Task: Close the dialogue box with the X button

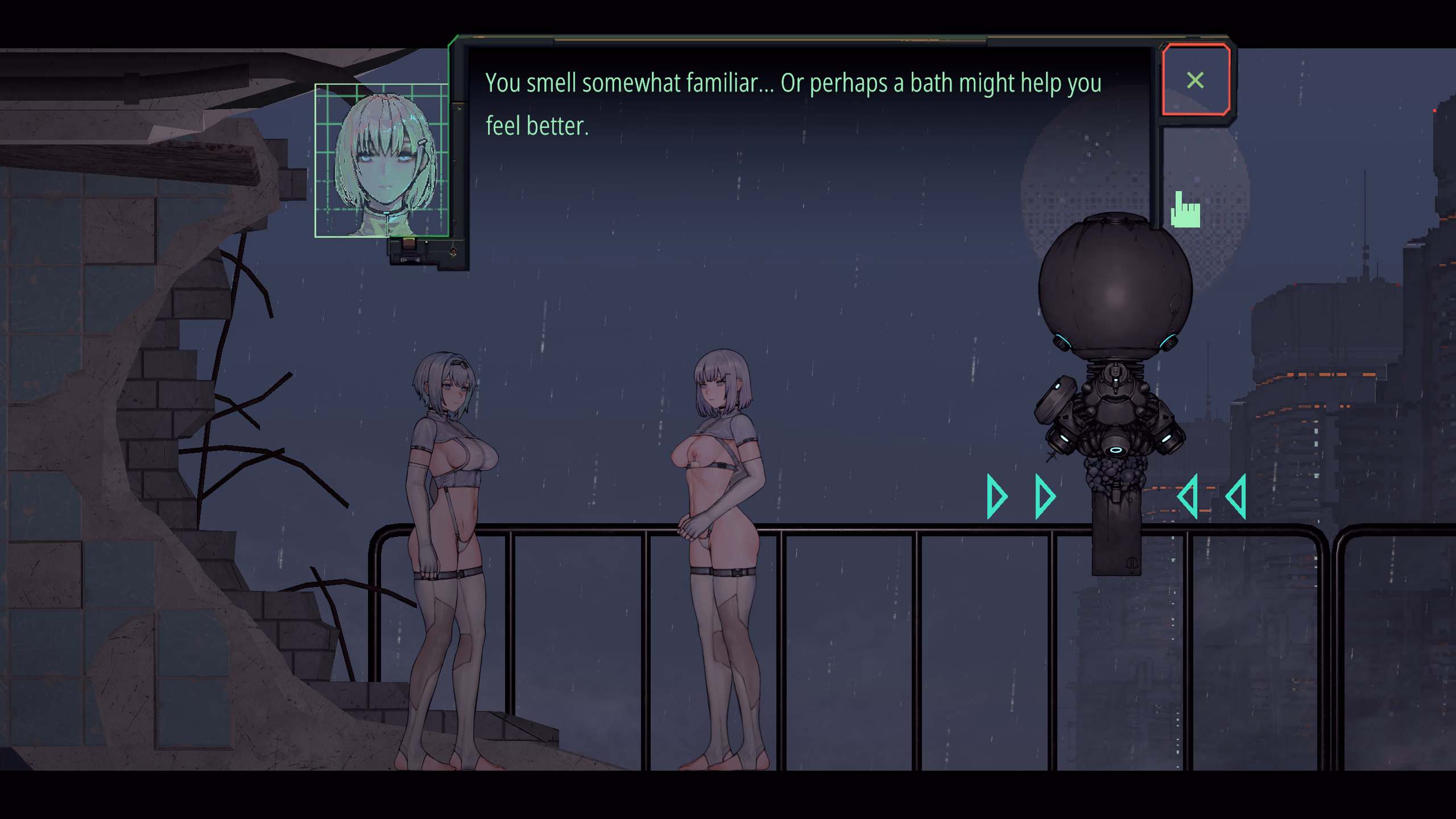Action: click(x=1196, y=80)
